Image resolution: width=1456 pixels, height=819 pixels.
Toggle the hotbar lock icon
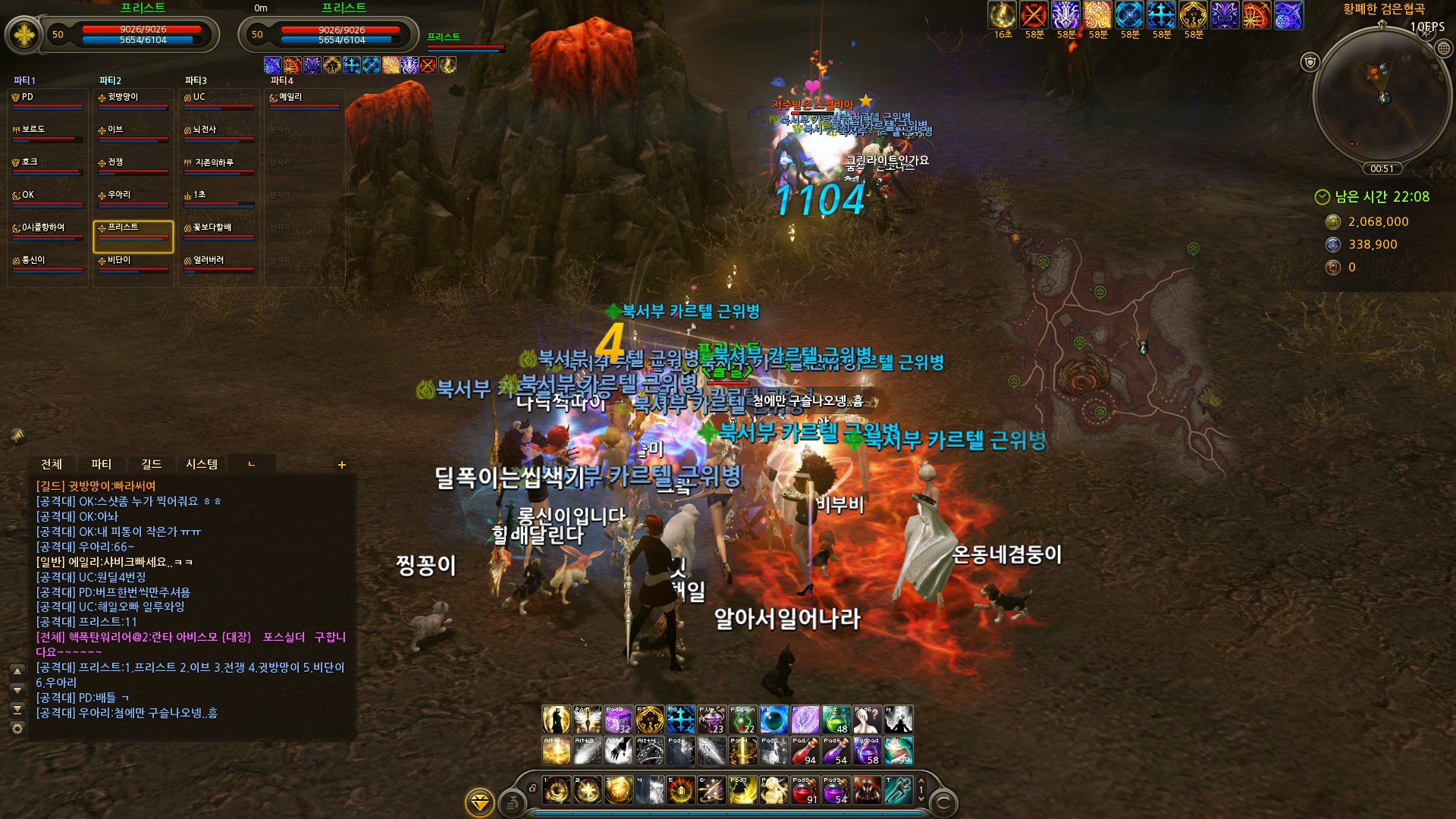point(532,789)
